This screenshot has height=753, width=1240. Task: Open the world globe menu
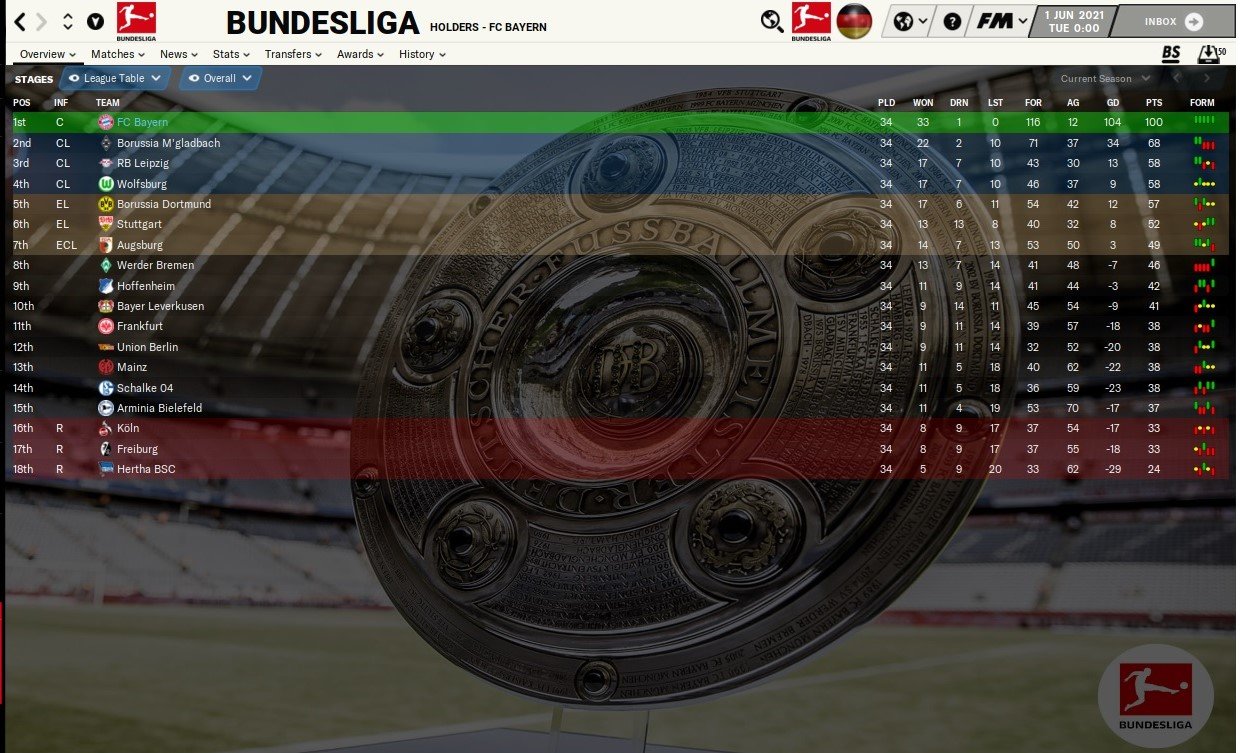pos(909,21)
